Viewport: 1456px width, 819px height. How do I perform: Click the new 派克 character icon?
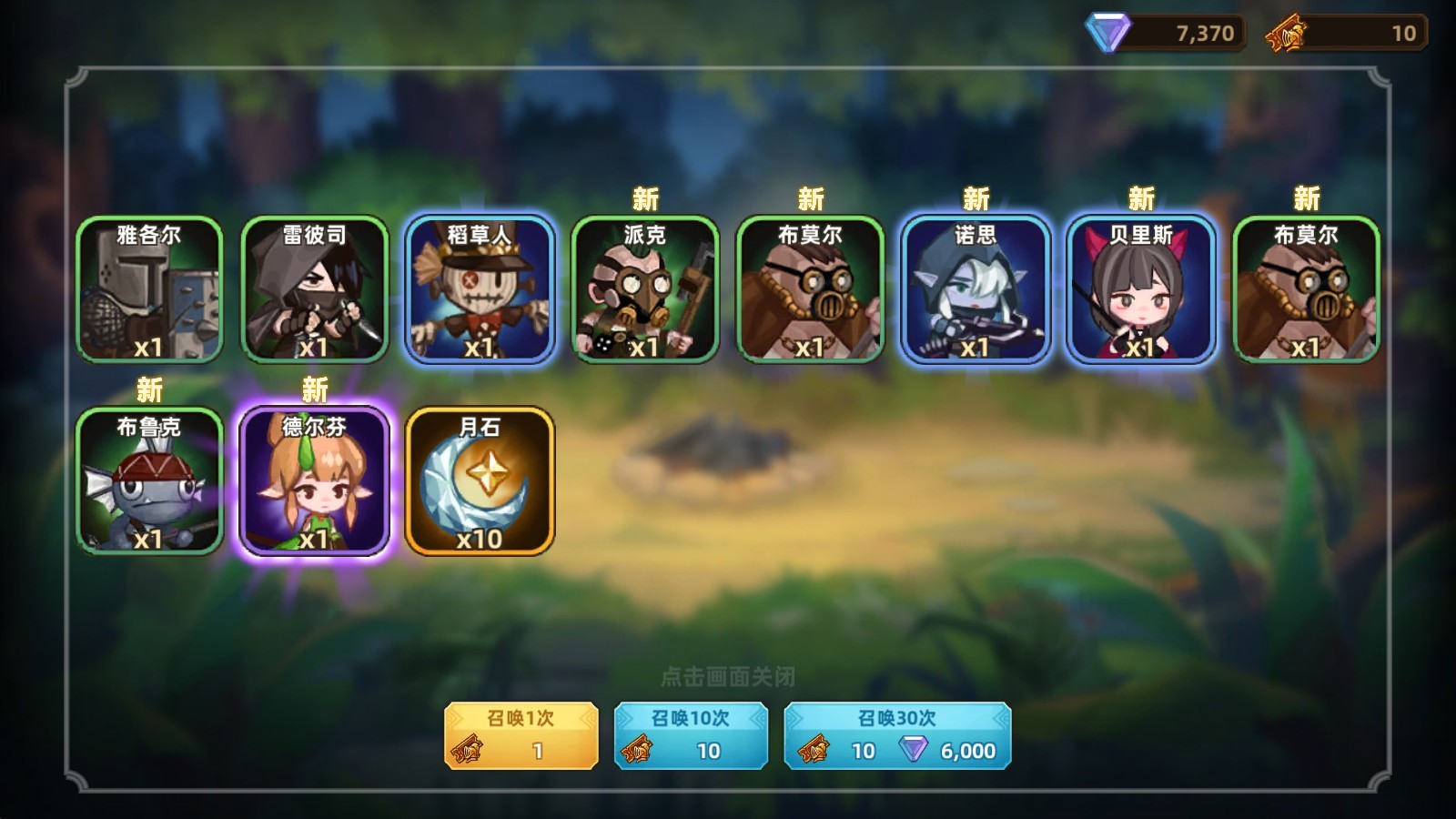[x=647, y=289]
